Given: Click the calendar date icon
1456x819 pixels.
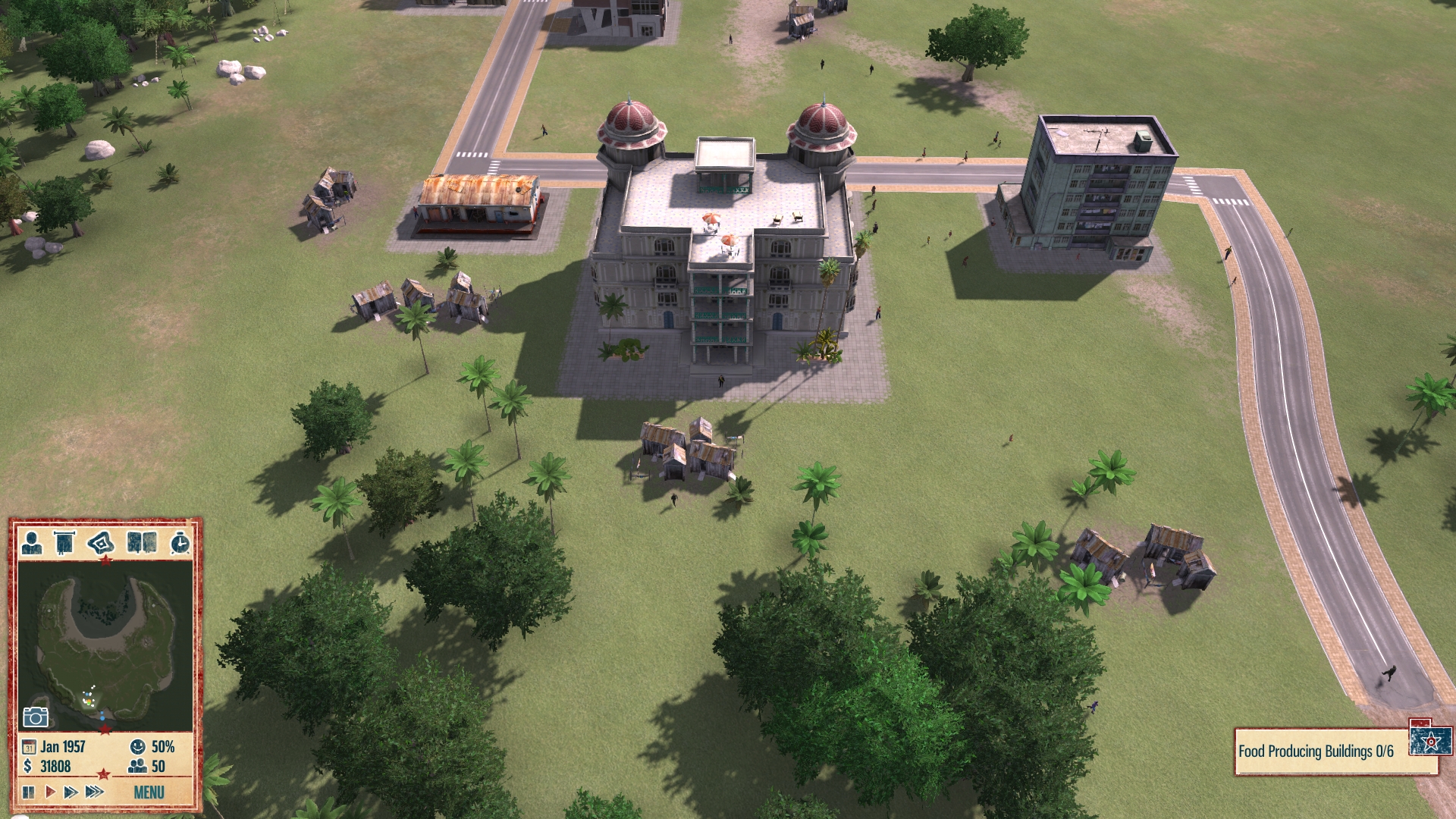Looking at the screenshot, I should pos(29,747).
